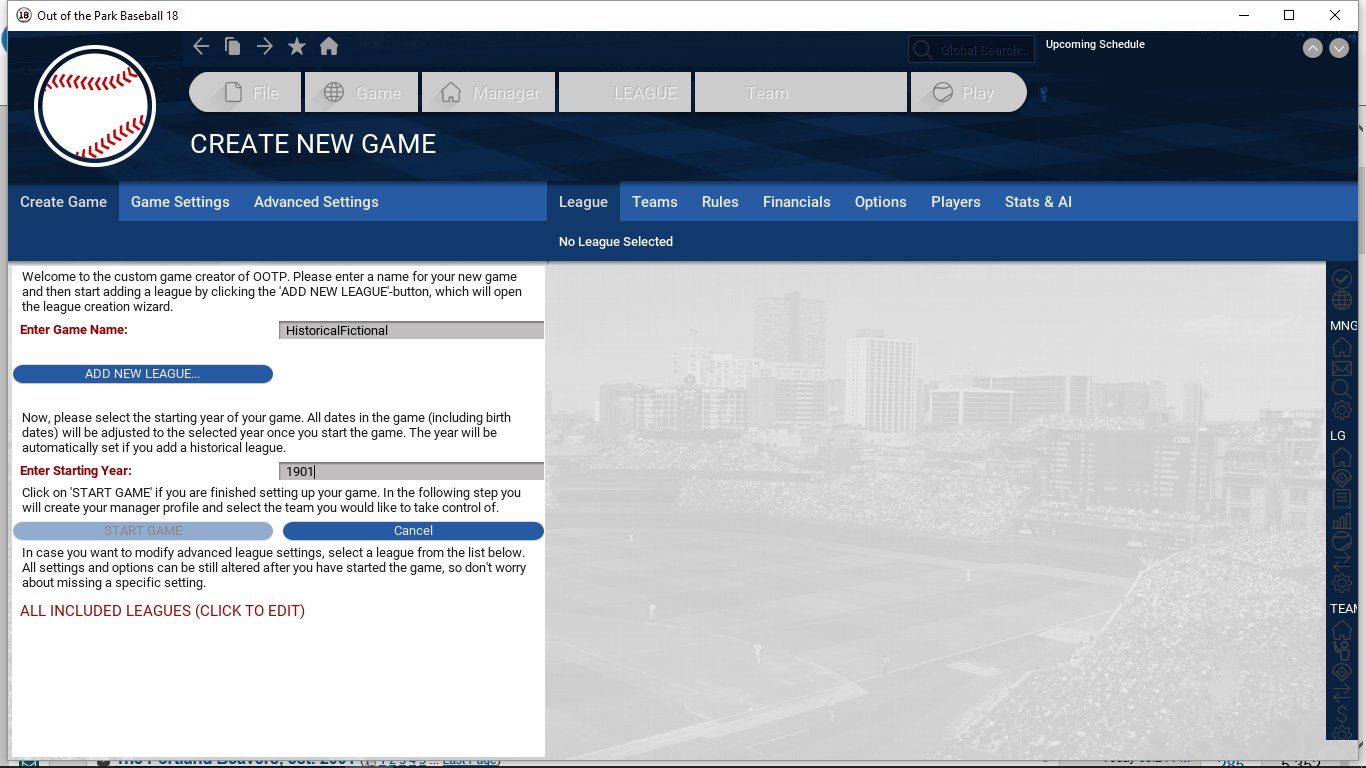
Task: Open the Advanced Settings tab
Action: pyautogui.click(x=316, y=202)
